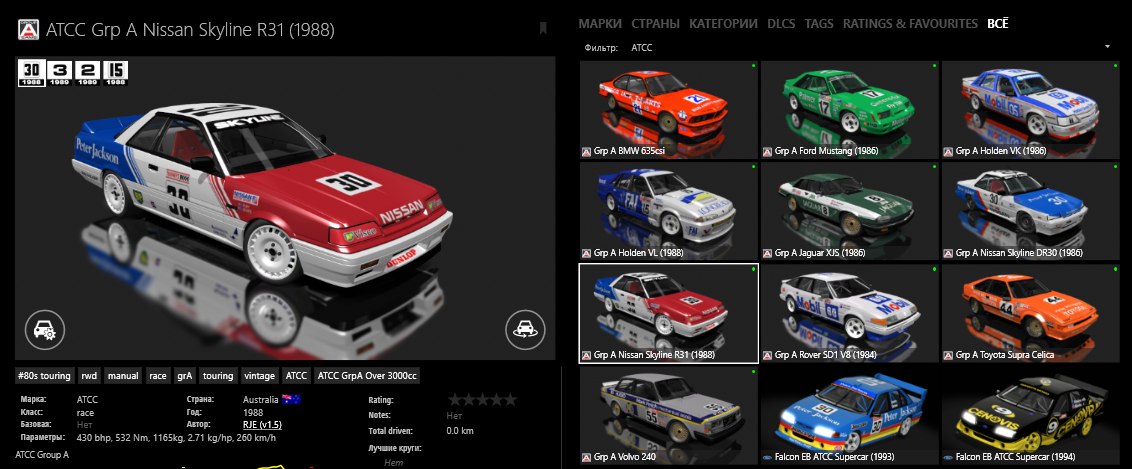Select the Grp A Nissan Skyline DR30
Screen dimensions: 1132x469
point(1030,211)
